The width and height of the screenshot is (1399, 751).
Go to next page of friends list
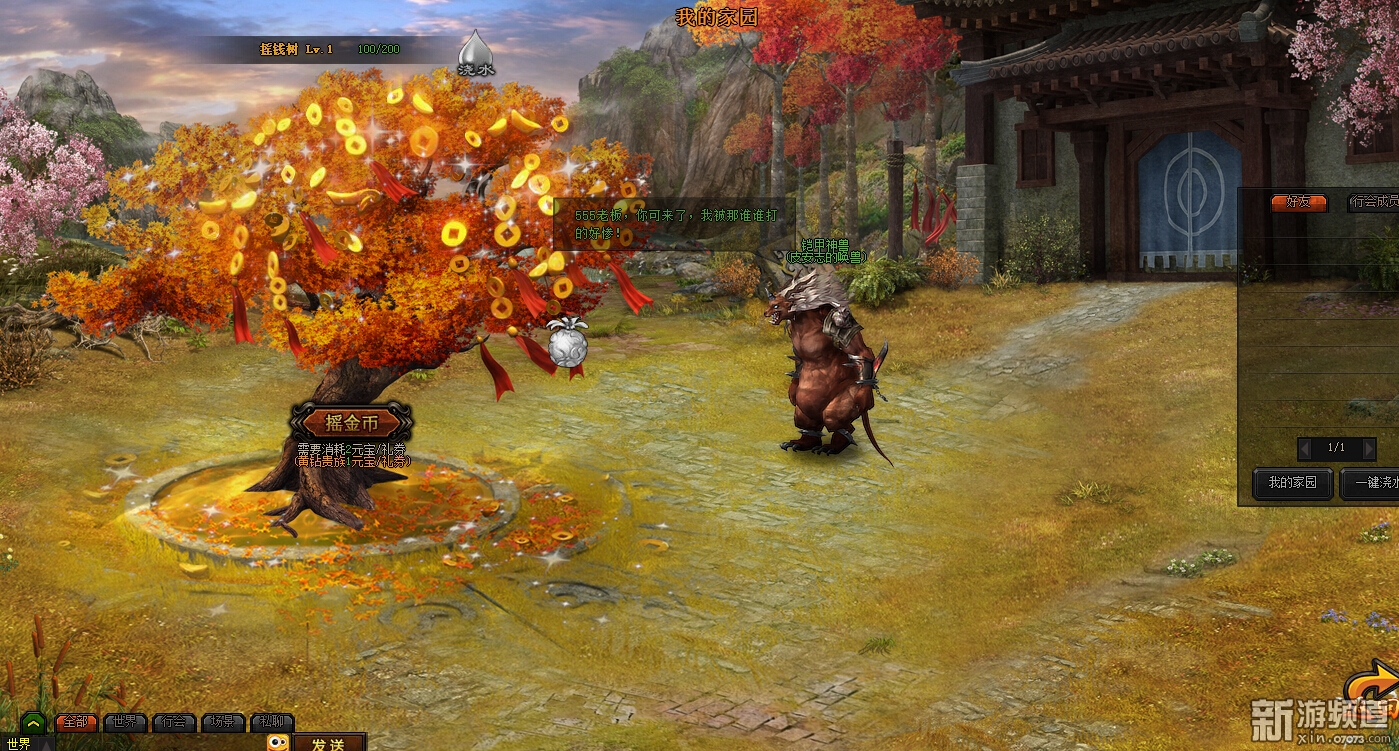pos(1368,448)
